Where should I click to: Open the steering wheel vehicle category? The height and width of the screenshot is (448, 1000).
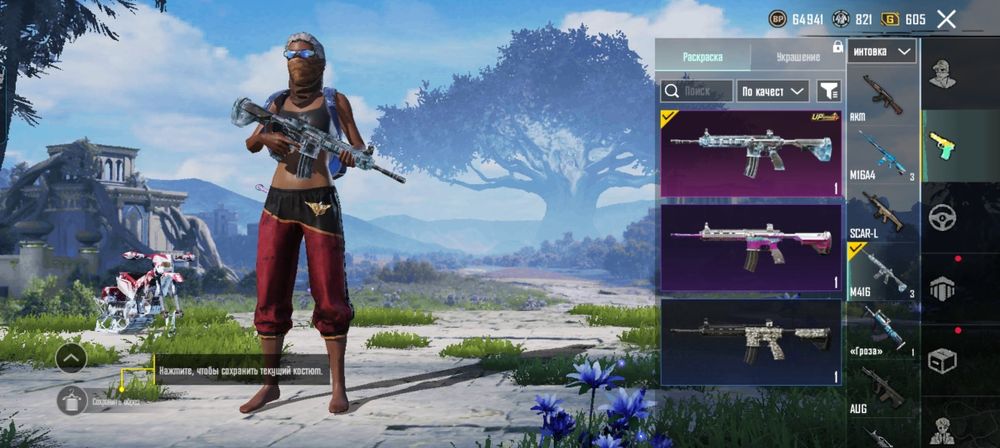pyautogui.click(x=942, y=217)
